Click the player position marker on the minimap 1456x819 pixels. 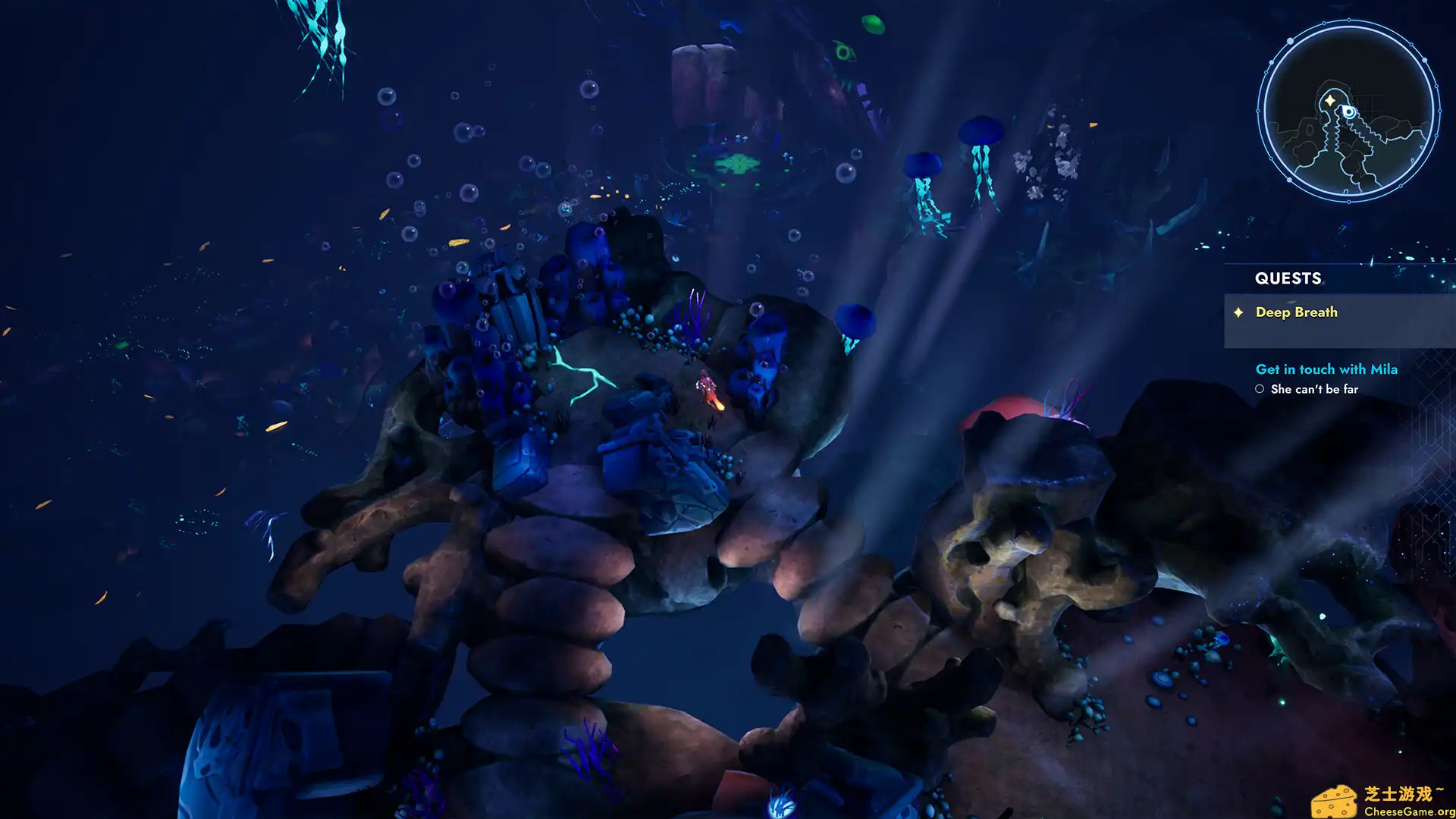(1348, 111)
